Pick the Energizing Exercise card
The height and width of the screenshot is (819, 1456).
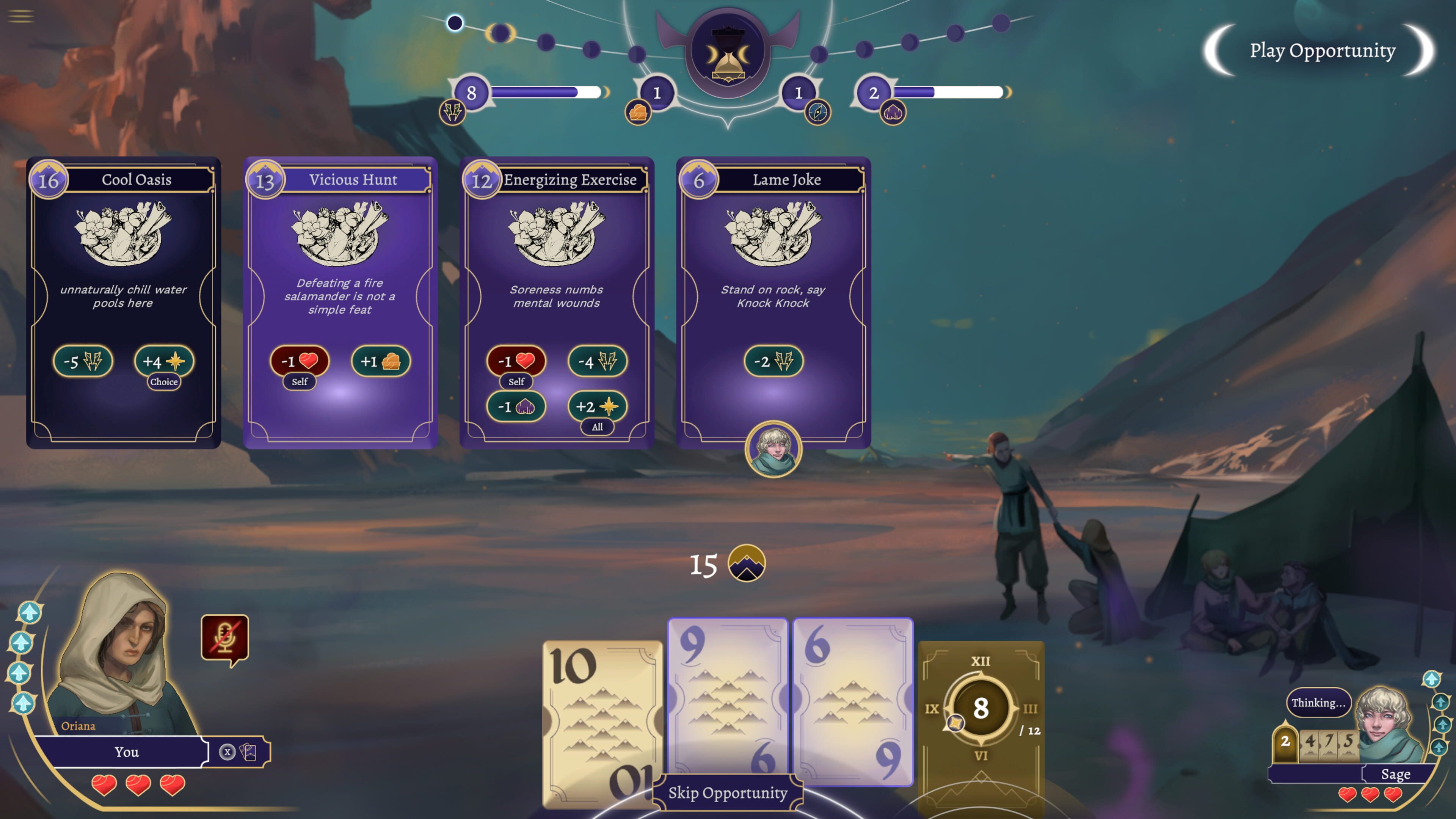point(557,303)
